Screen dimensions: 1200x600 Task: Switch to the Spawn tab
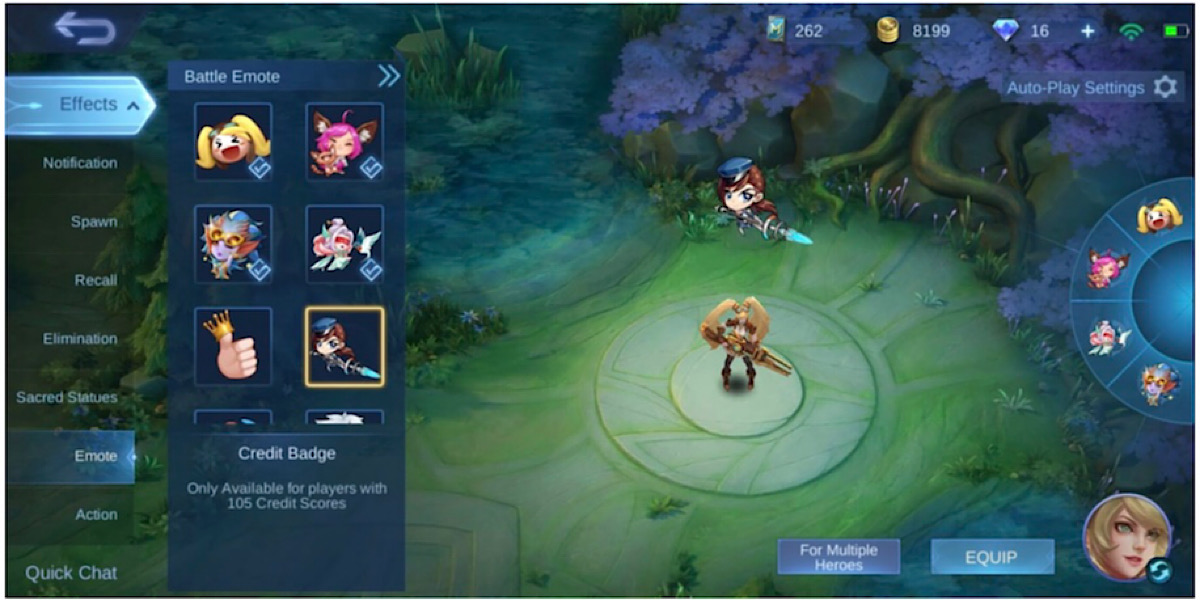tap(94, 221)
